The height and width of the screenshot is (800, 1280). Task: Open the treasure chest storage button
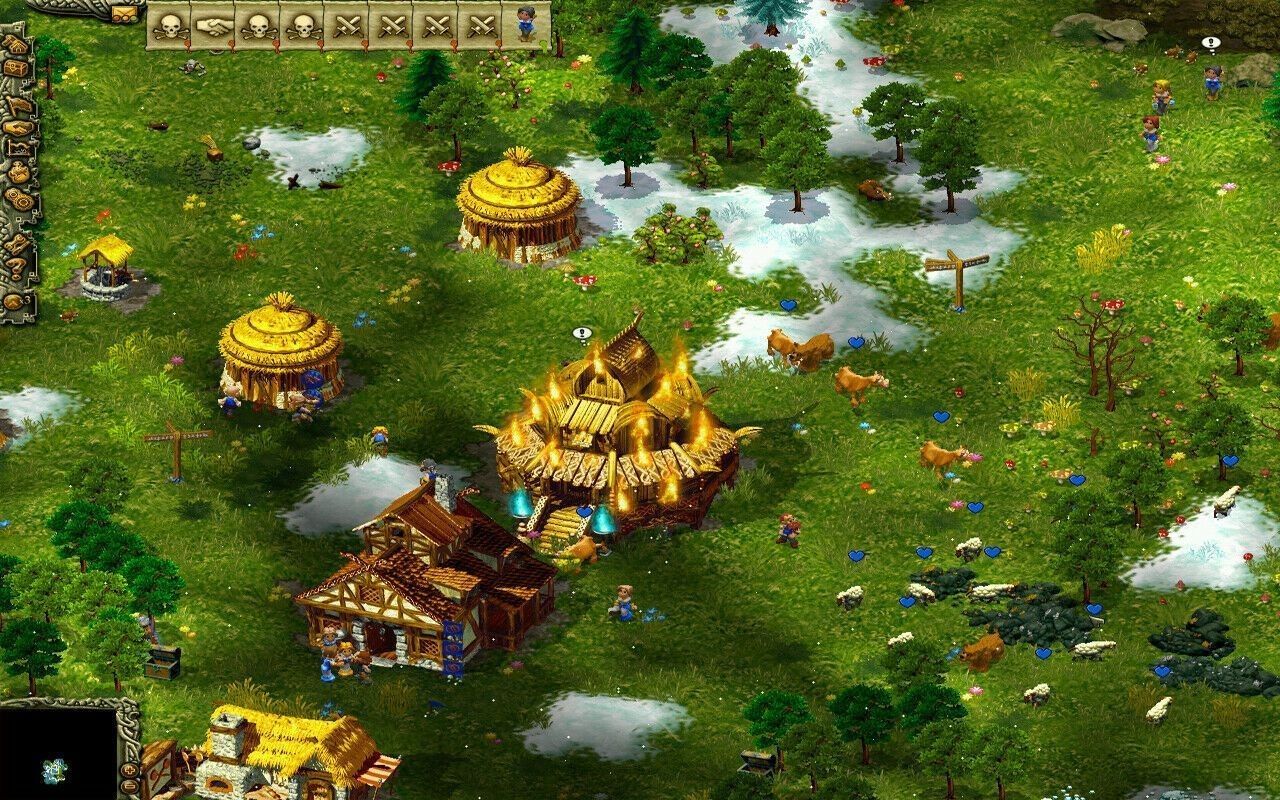coord(16,69)
